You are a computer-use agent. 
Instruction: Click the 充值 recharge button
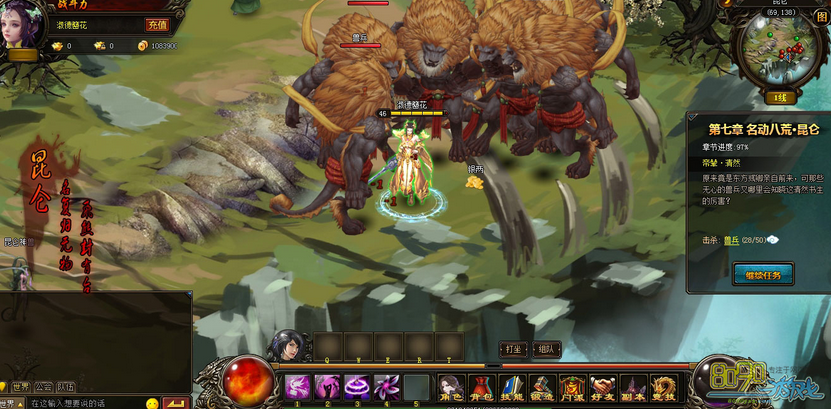(x=157, y=25)
